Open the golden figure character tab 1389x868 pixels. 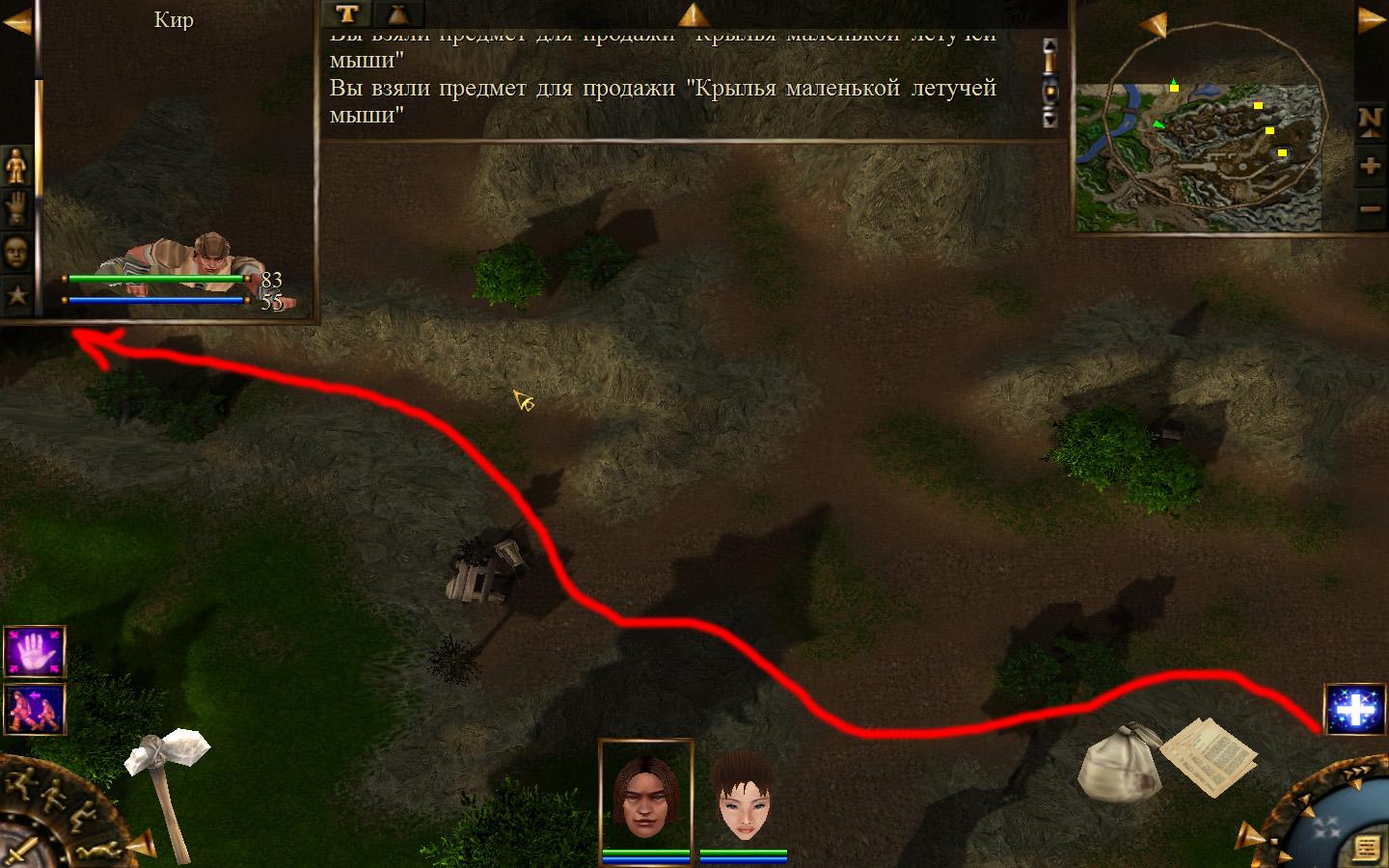pos(16,166)
